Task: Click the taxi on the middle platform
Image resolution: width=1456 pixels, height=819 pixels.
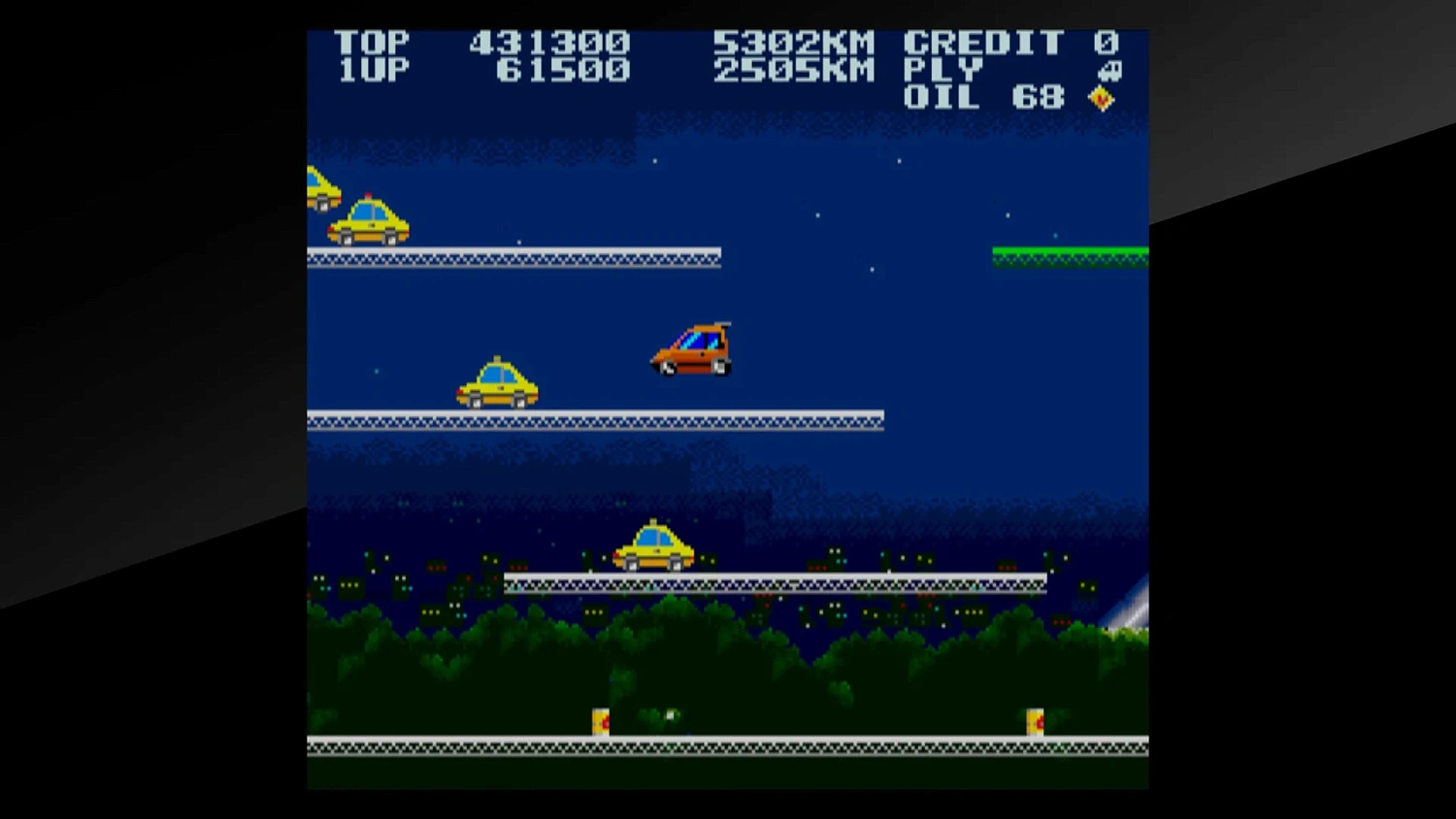Action: pos(497,383)
